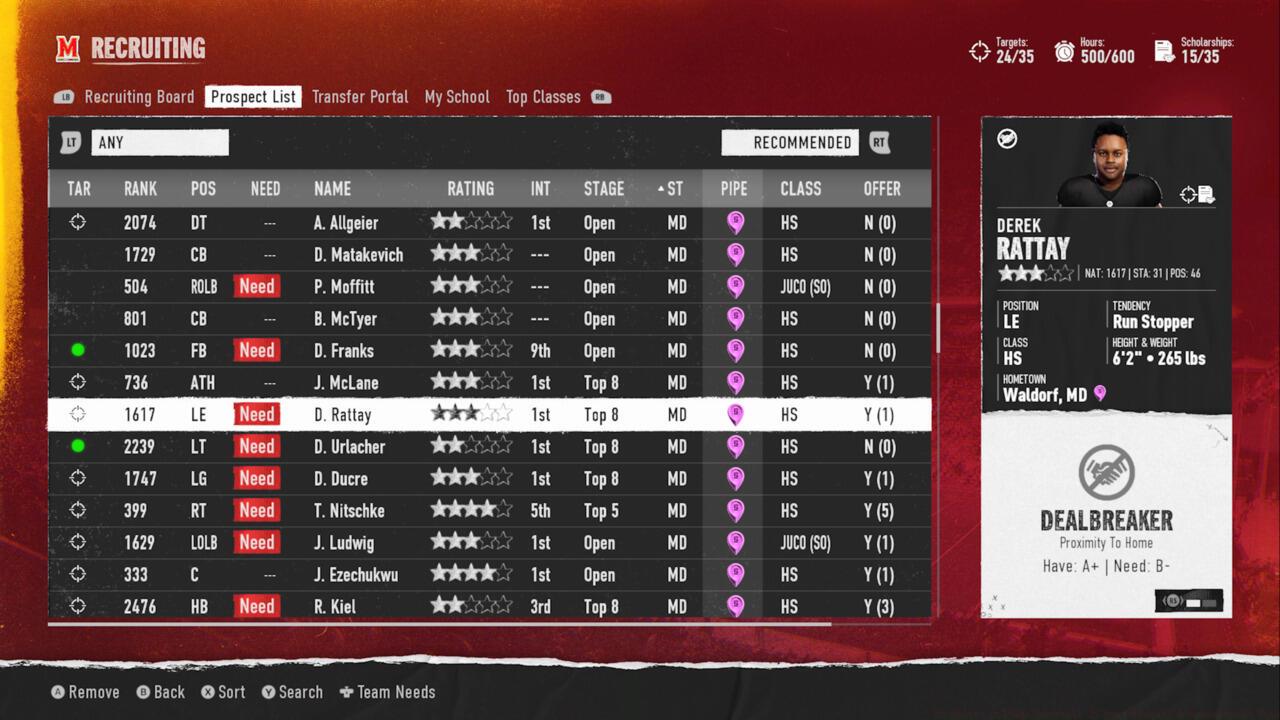Image resolution: width=1280 pixels, height=720 pixels.
Task: Sort prospects by the OFFER column
Action: 881,189
